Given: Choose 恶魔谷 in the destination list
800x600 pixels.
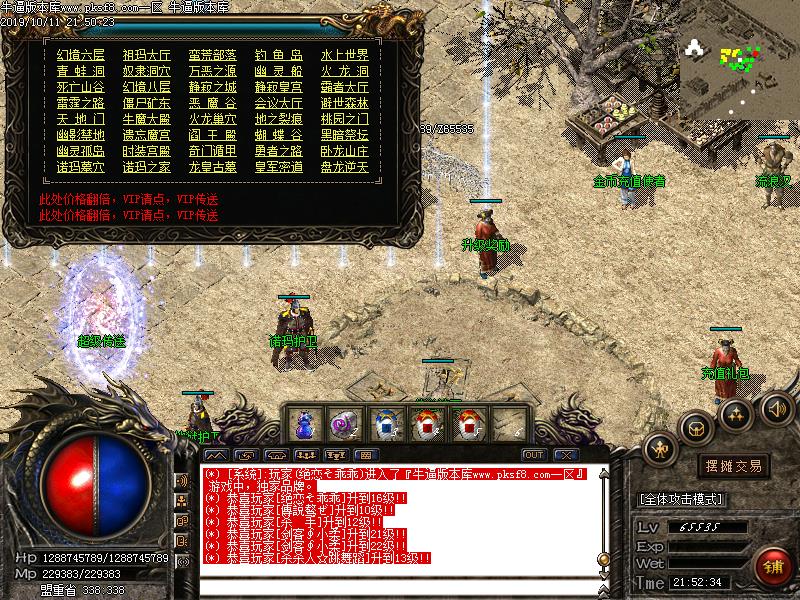Looking at the screenshot, I should [212, 103].
